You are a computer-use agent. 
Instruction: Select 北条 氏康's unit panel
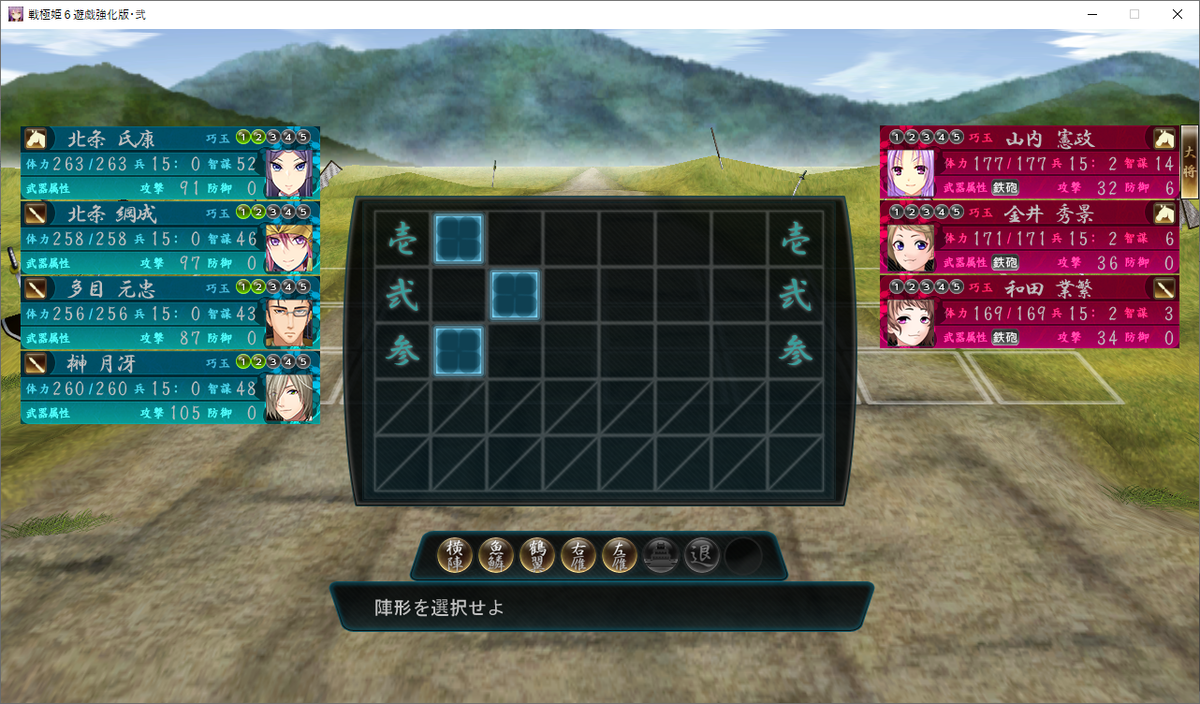point(170,163)
